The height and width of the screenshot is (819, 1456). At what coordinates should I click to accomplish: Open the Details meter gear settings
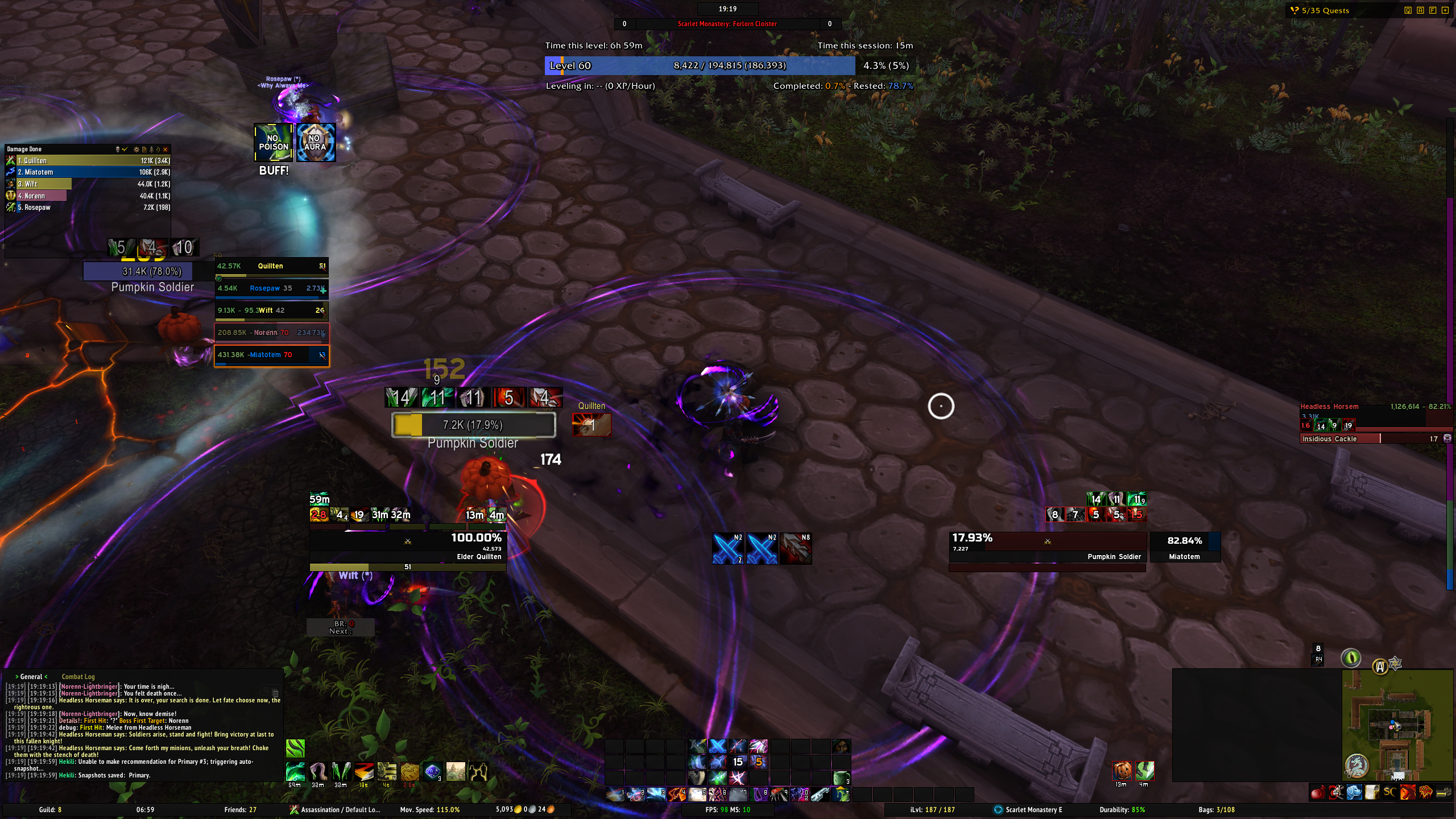tap(136, 150)
